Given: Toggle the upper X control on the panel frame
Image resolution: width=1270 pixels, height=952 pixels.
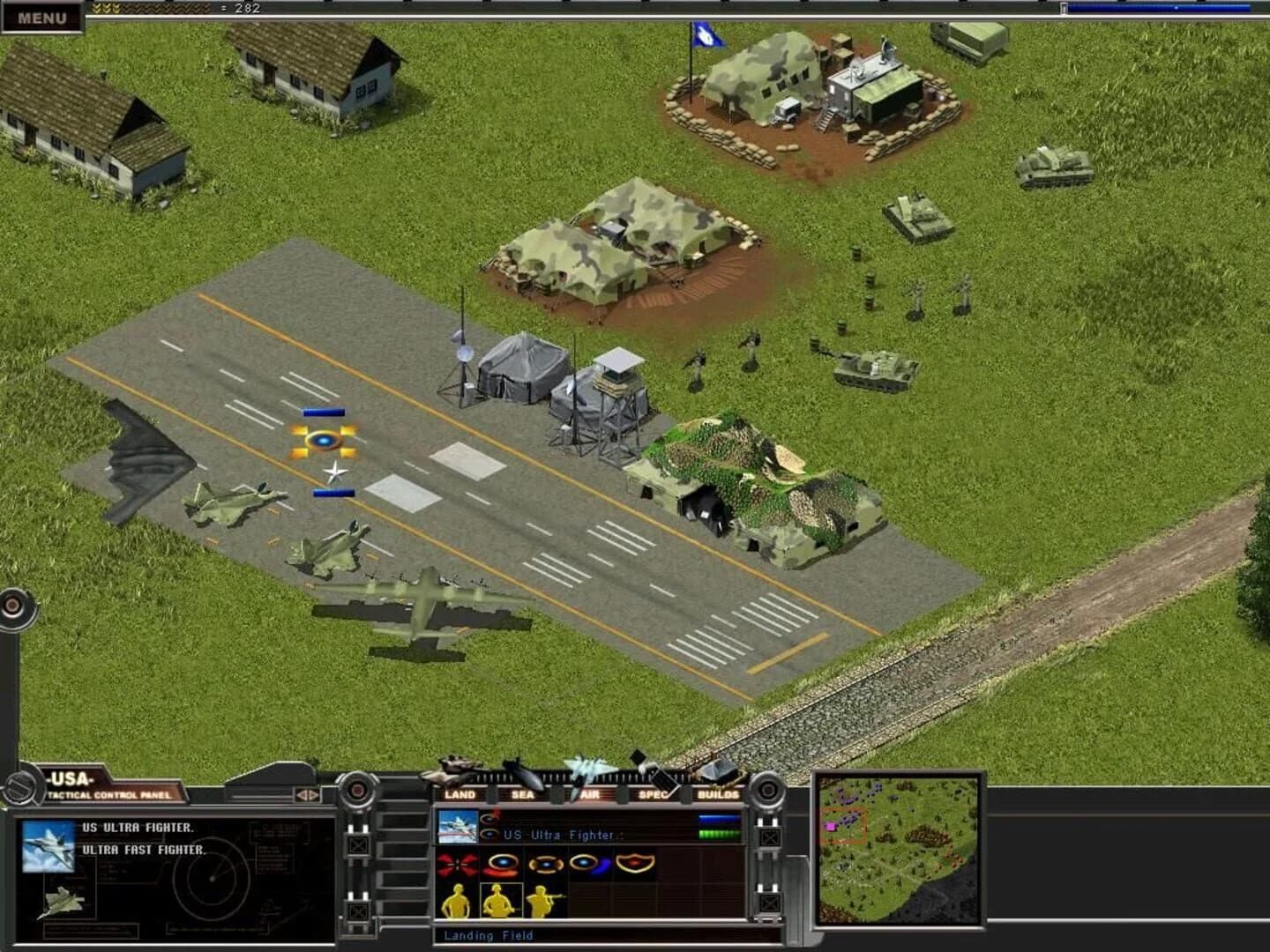Looking at the screenshot, I should (771, 837).
